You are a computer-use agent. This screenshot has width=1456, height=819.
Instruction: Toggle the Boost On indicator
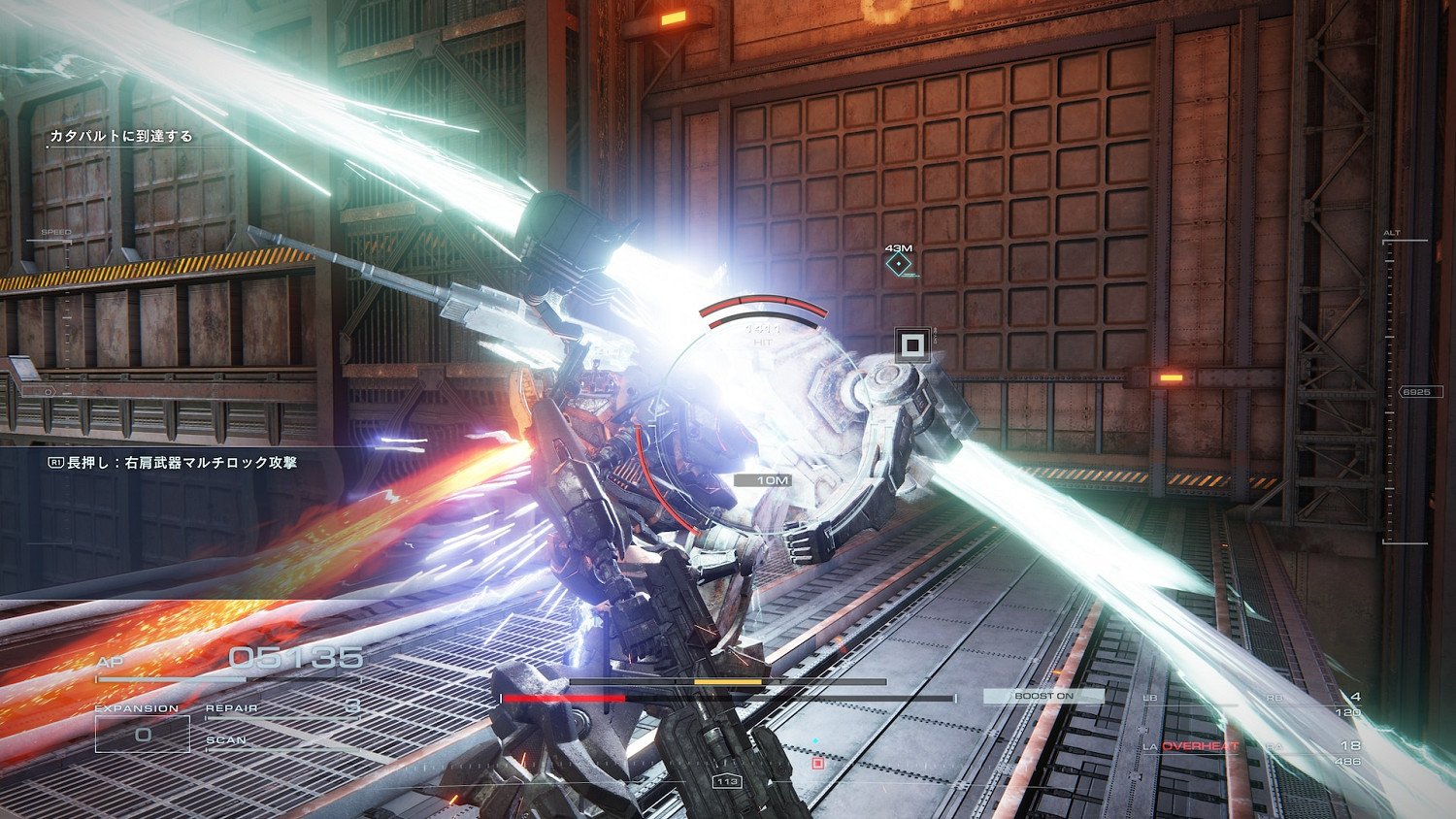point(1043,696)
